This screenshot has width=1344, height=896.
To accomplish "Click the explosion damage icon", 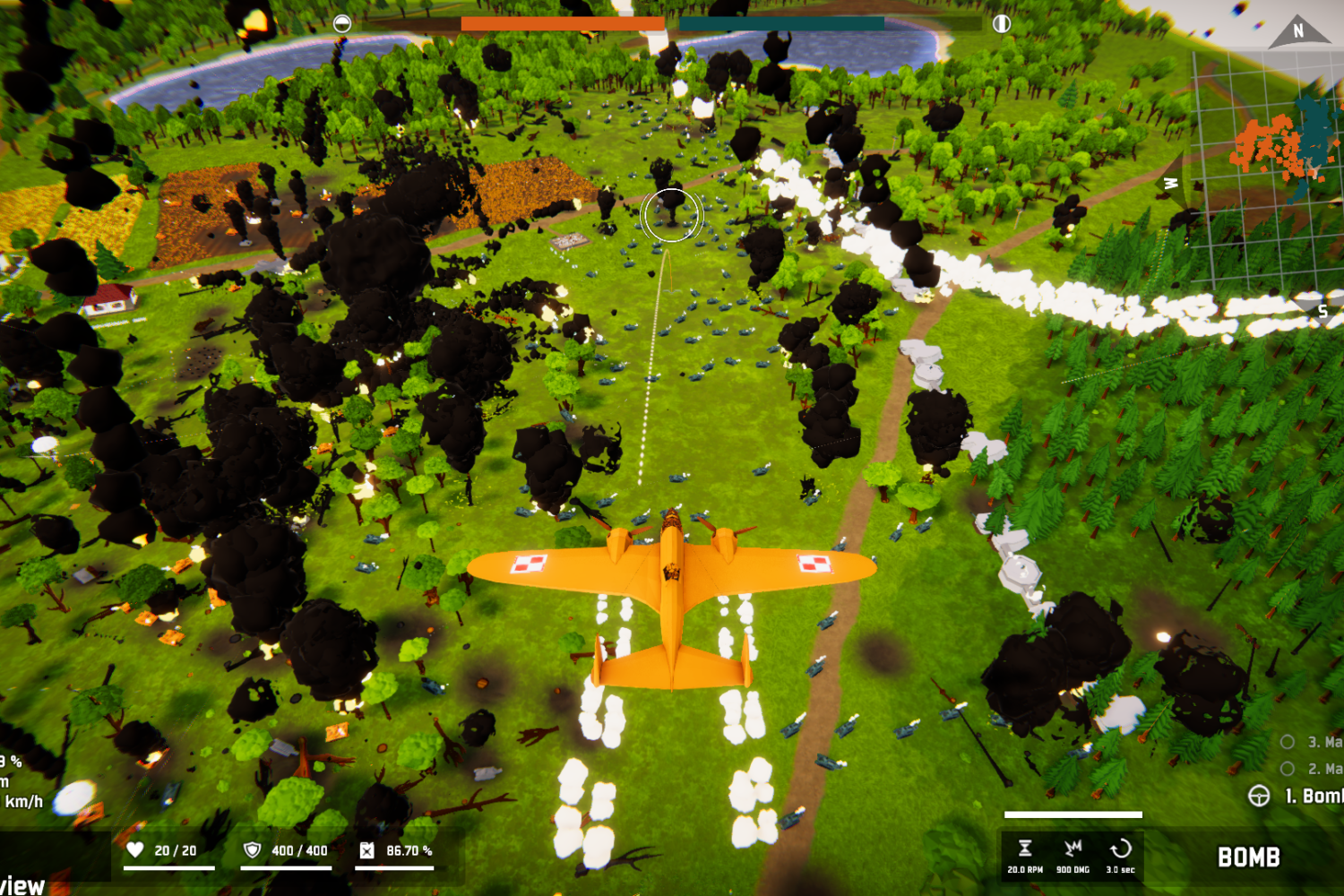I will (1073, 848).
